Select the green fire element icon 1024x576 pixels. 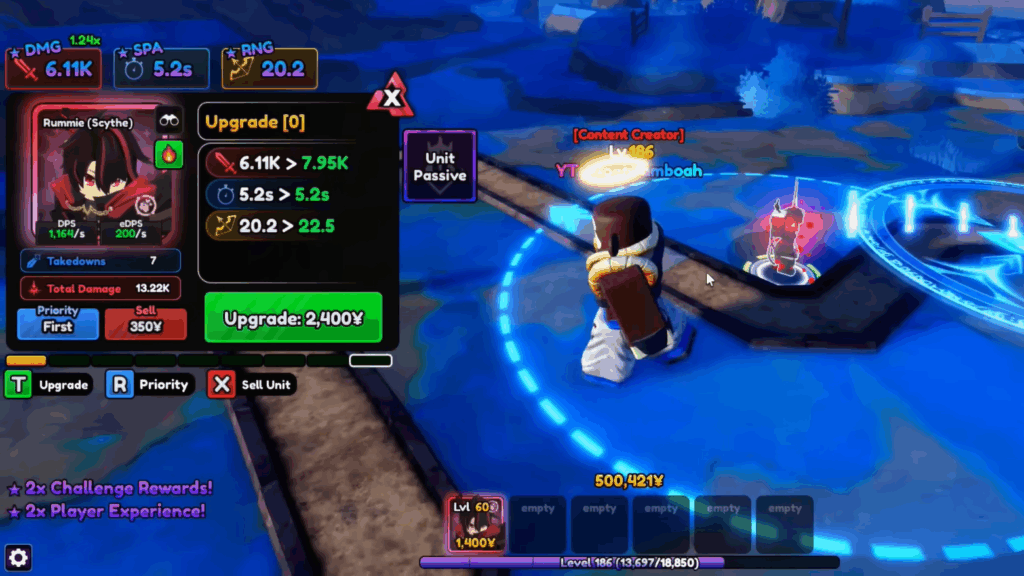pyautogui.click(x=168, y=155)
